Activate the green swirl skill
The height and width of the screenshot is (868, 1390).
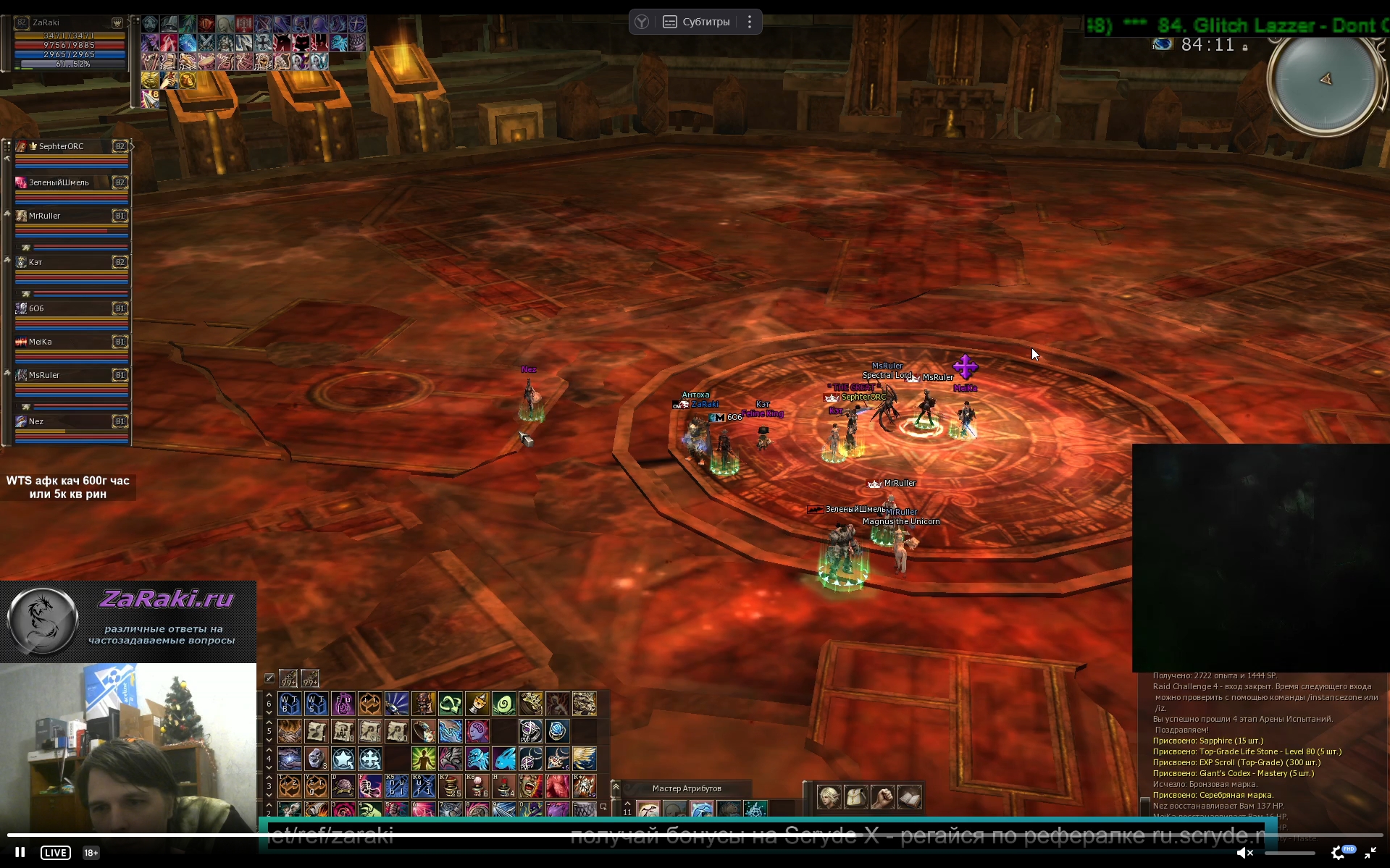coord(504,703)
